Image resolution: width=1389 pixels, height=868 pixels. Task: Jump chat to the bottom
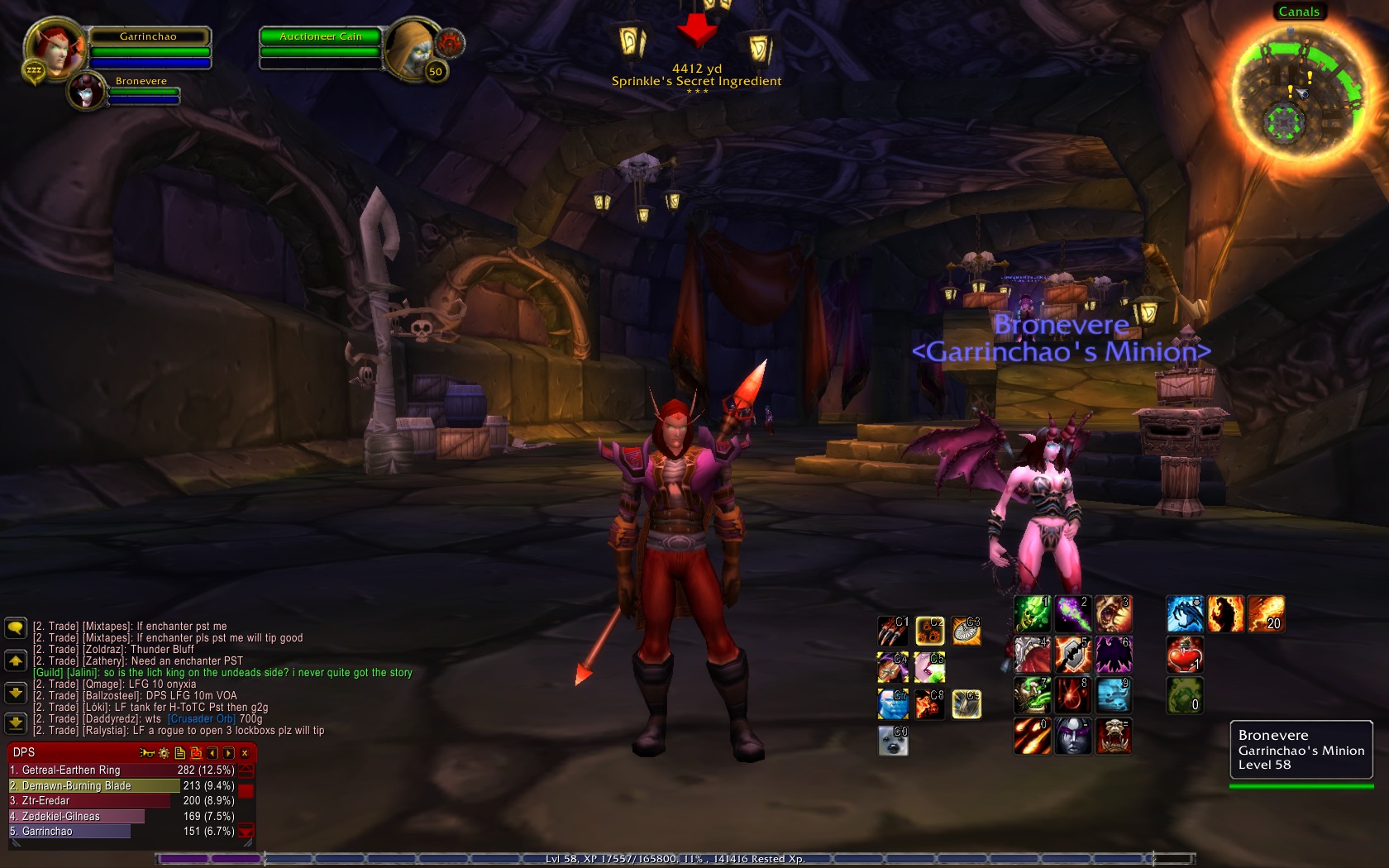coord(16,724)
